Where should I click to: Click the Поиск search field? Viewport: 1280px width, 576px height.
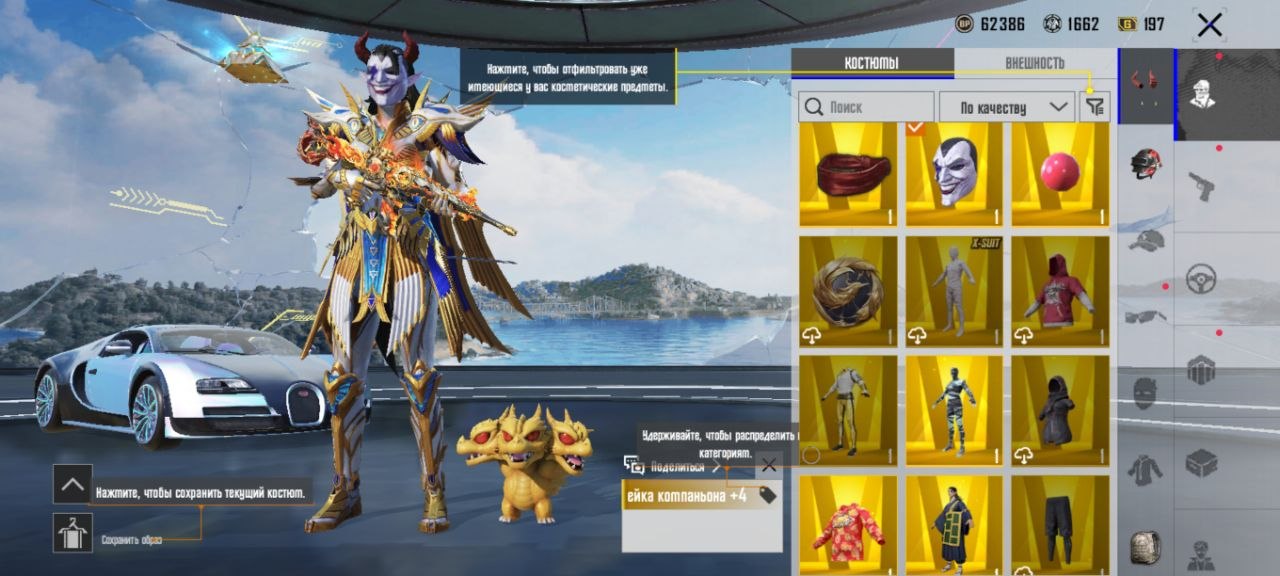(x=866, y=107)
